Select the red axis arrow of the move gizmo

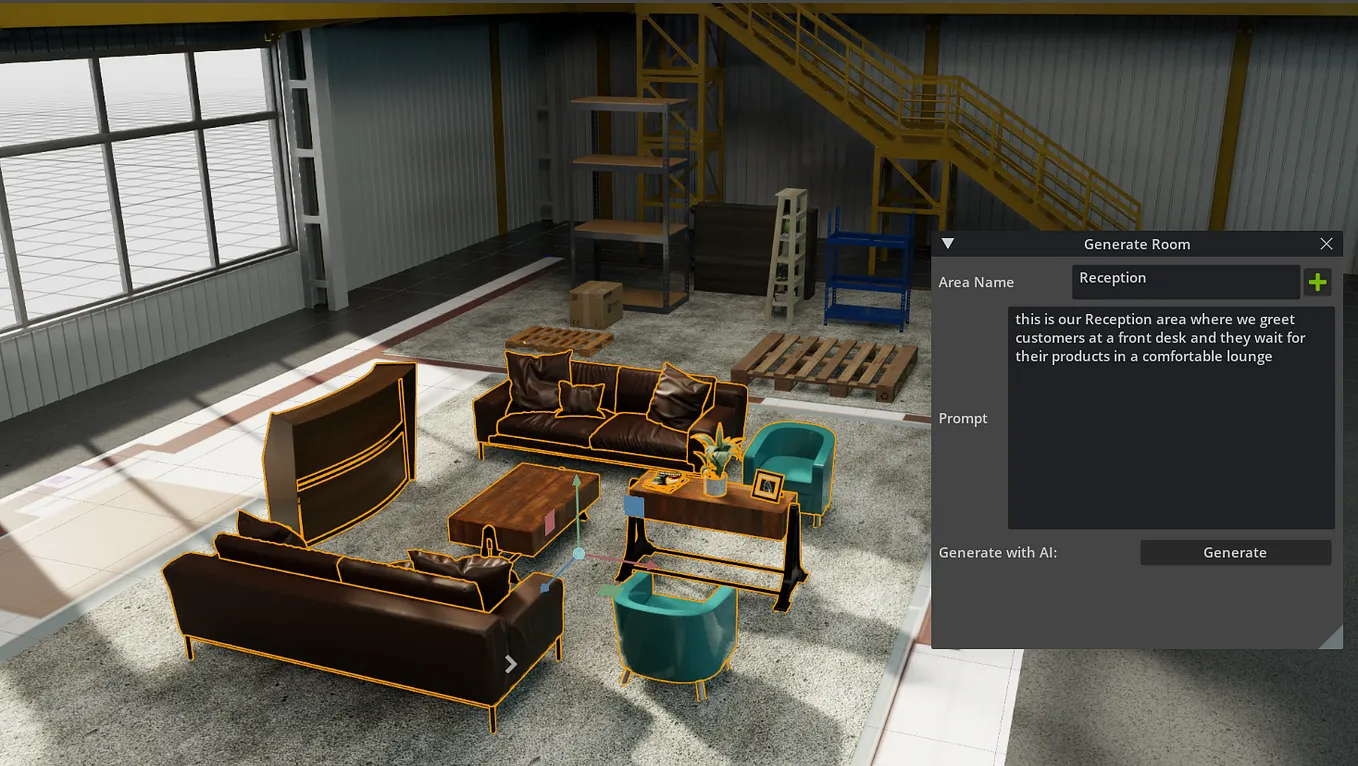tap(648, 563)
